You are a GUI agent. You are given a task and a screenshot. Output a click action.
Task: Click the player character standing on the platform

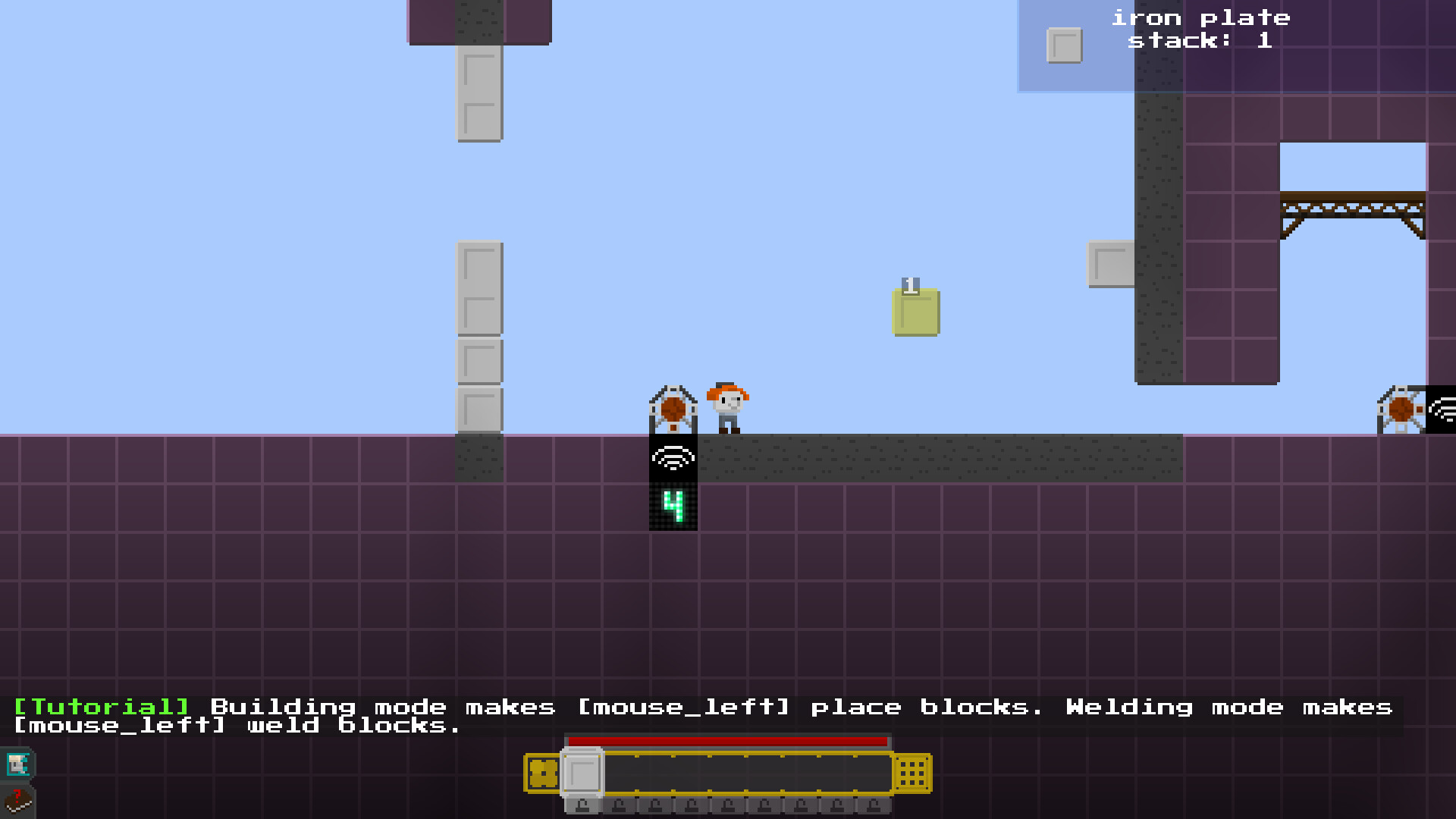tap(726, 407)
